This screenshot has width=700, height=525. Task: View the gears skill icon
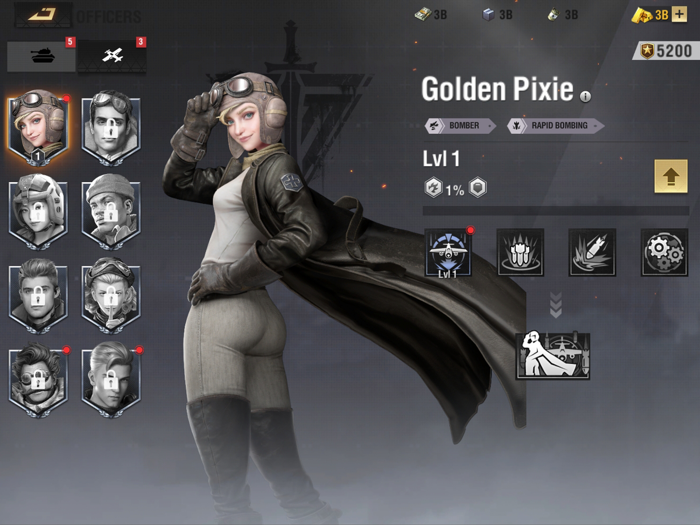coord(664,252)
